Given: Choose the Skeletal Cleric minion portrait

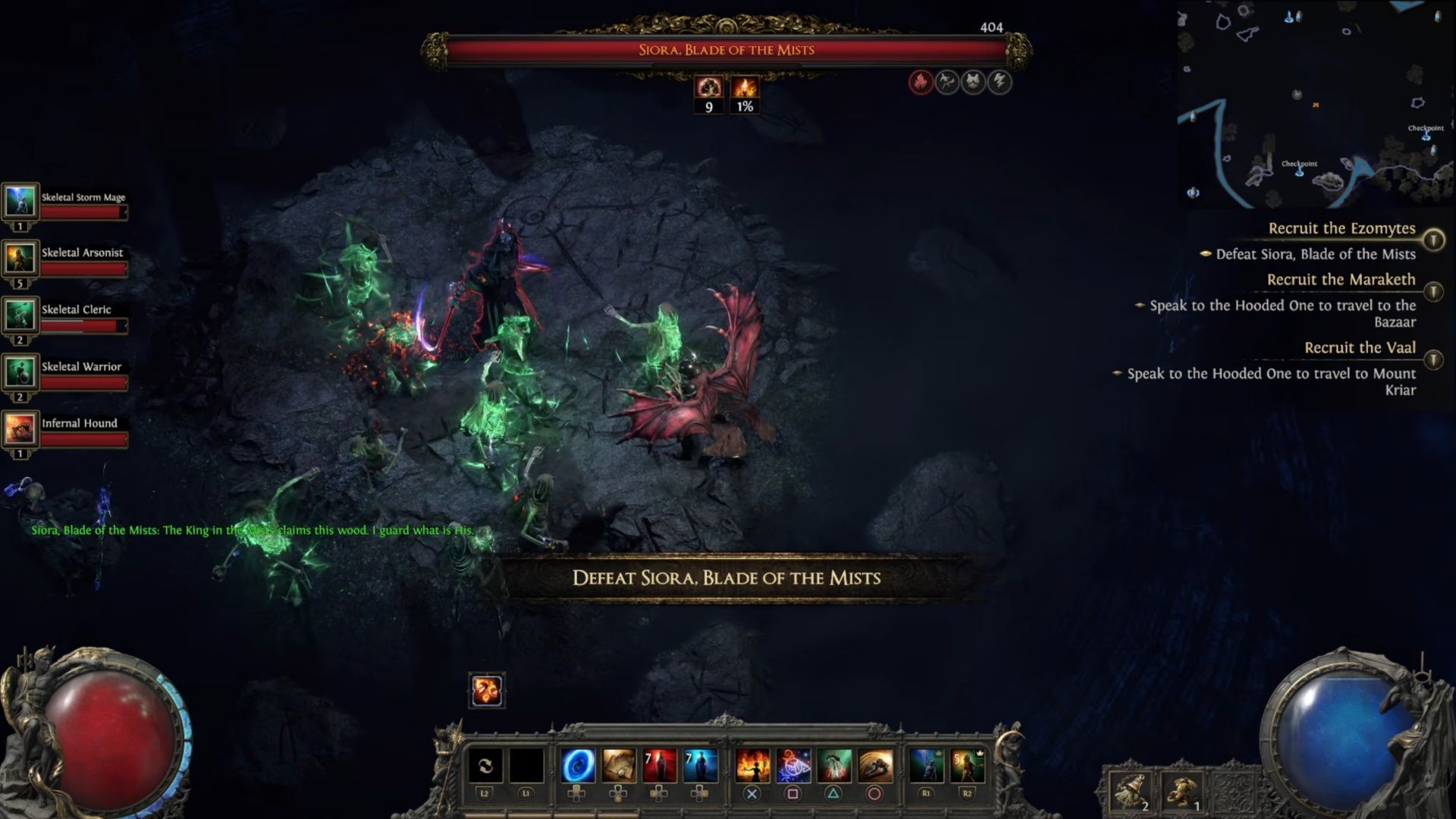Looking at the screenshot, I should 20,315.
